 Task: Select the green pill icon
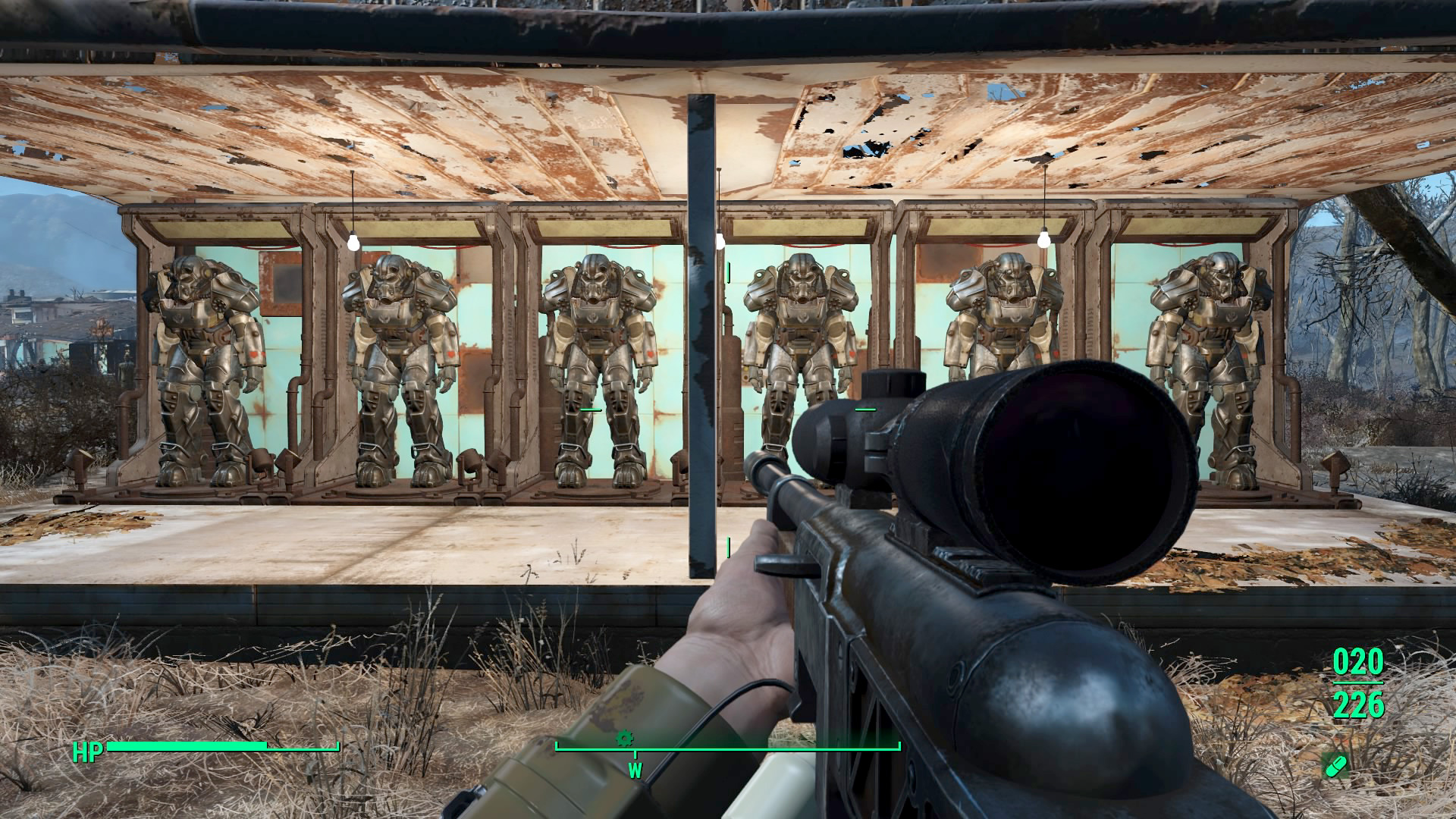point(1335,765)
